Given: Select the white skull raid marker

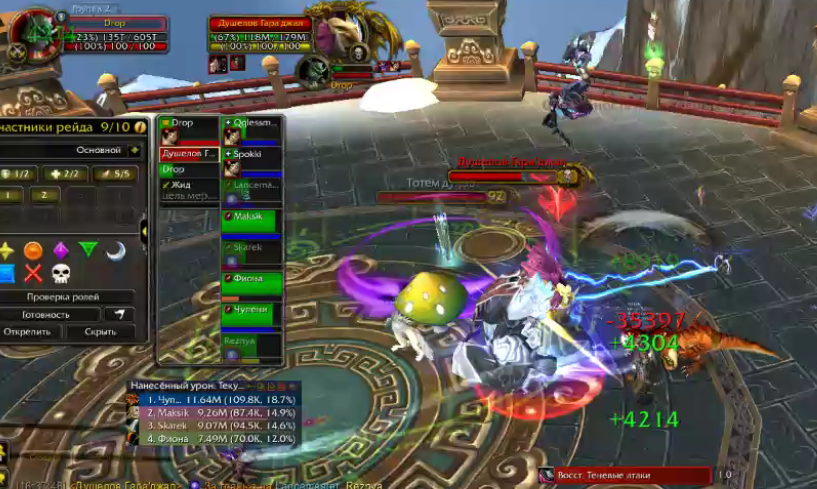Looking at the screenshot, I should [60, 273].
